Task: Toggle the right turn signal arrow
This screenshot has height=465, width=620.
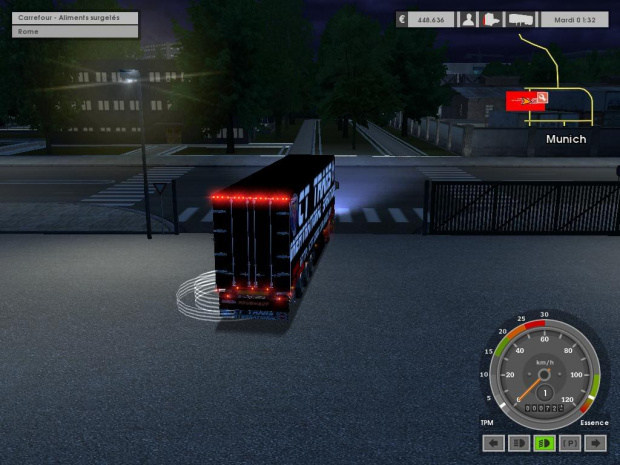Action: (596, 443)
